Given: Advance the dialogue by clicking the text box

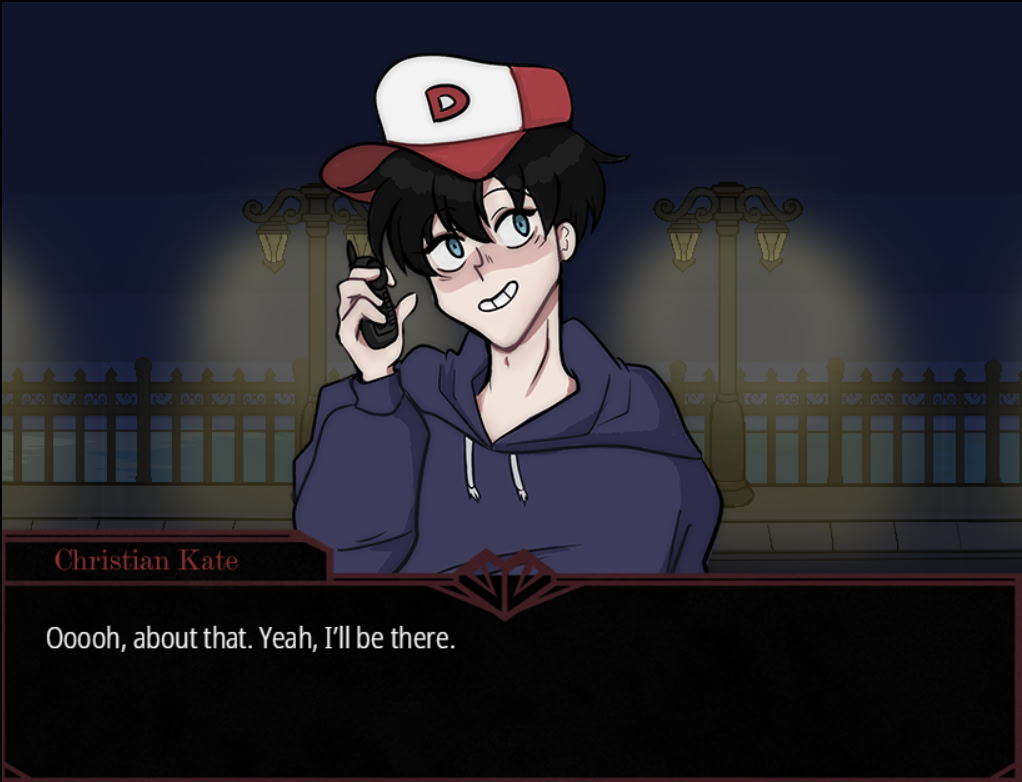Looking at the screenshot, I should [x=510, y=678].
